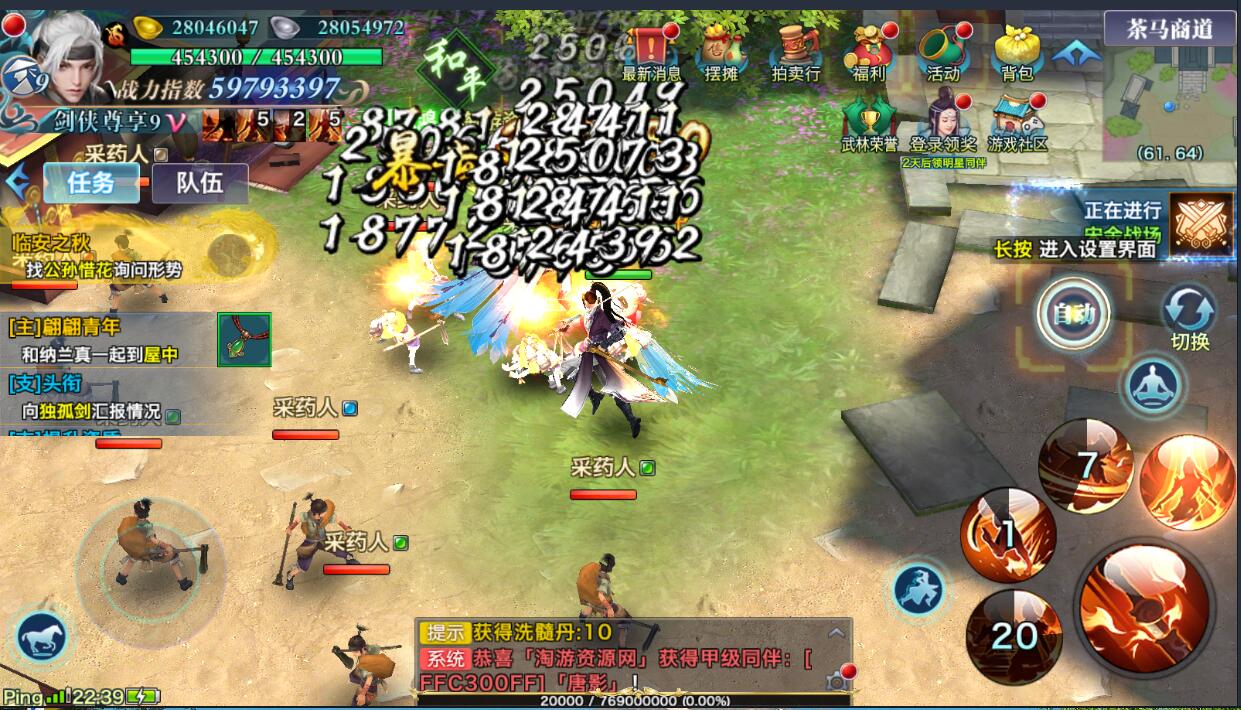The width and height of the screenshot is (1241, 710).
Task: Toggle the 自动 auto-combat button
Action: (x=1074, y=314)
